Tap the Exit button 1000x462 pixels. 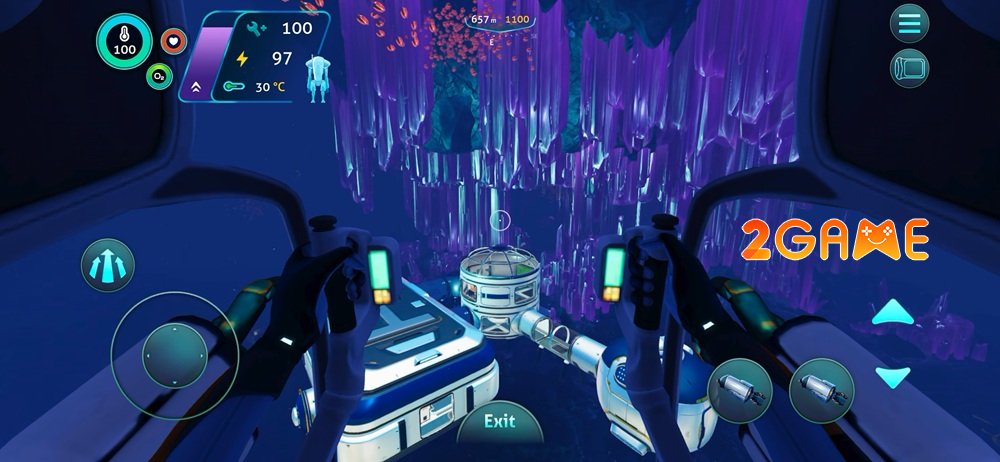(x=499, y=421)
